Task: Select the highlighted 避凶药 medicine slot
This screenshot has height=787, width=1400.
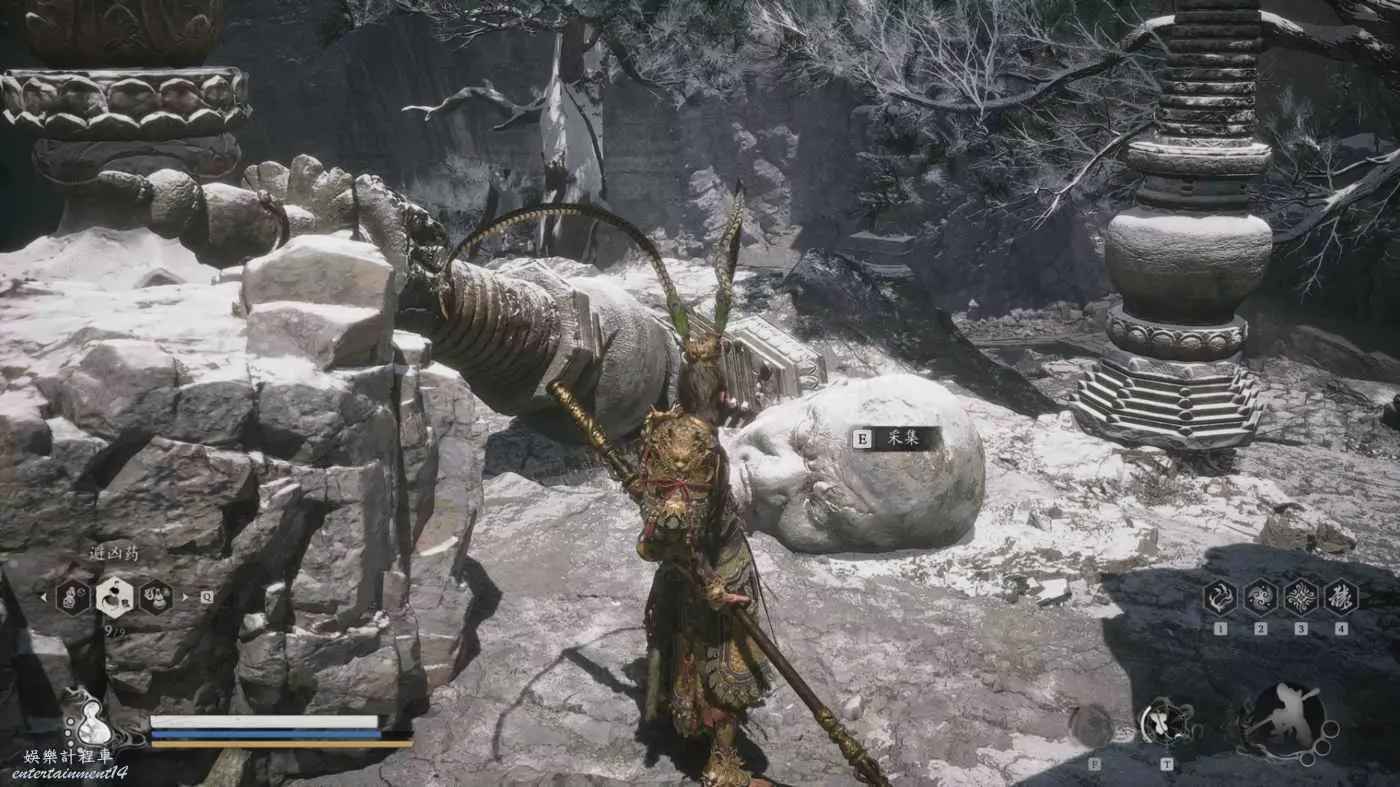Action: point(115,597)
